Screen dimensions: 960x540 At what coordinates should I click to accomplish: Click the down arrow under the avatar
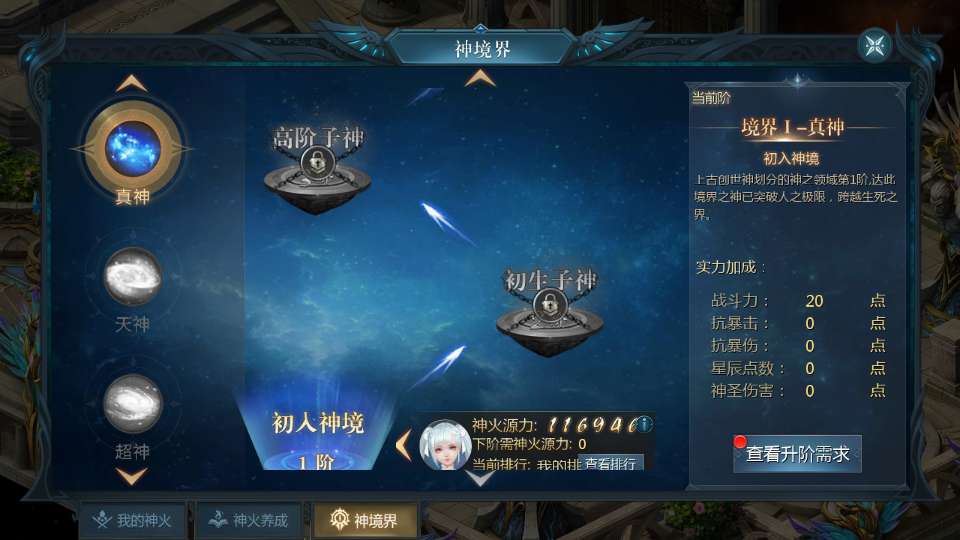point(481,478)
